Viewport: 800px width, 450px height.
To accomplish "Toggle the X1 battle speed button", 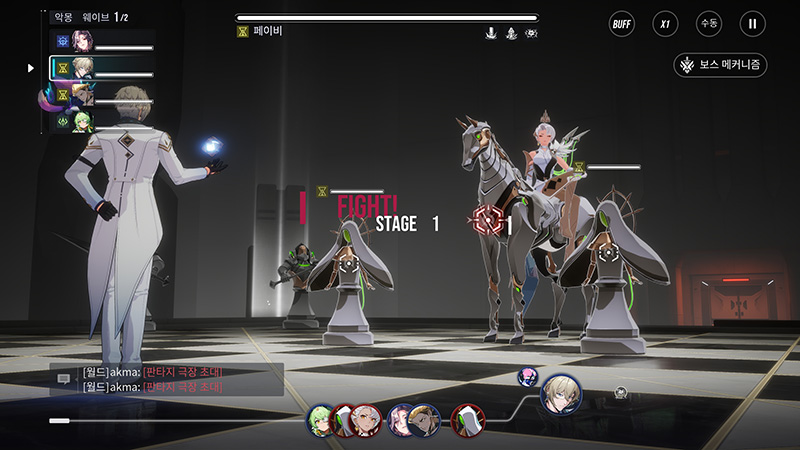I will coord(665,23).
